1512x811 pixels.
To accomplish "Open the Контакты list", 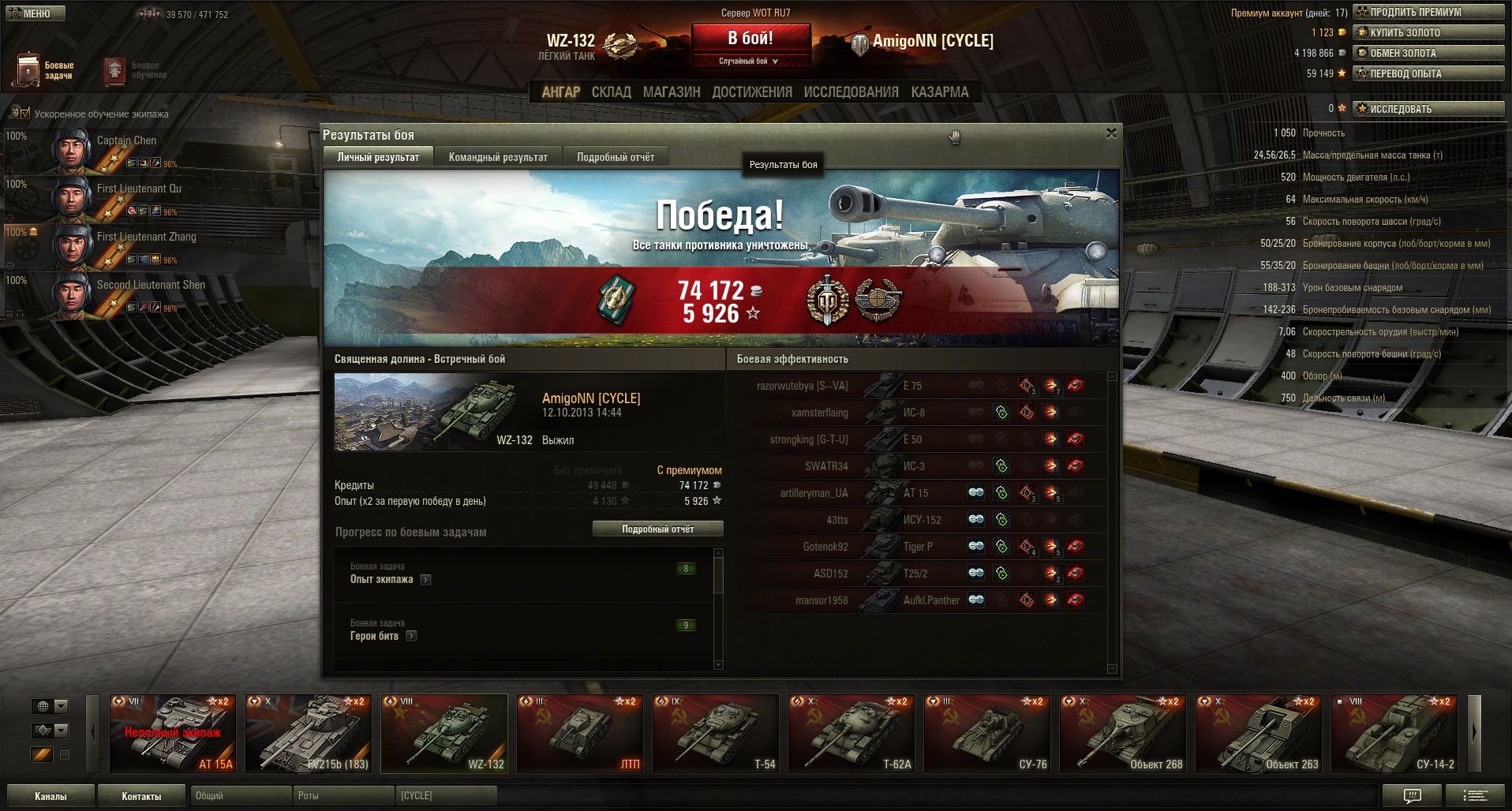I will [x=141, y=796].
